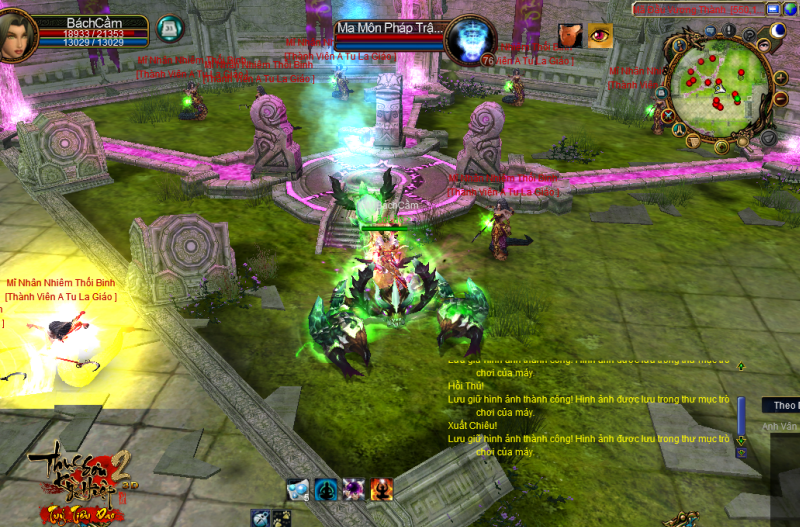Toggle the crescent moon button on minimap
The image size is (800, 527).
(x=778, y=32)
